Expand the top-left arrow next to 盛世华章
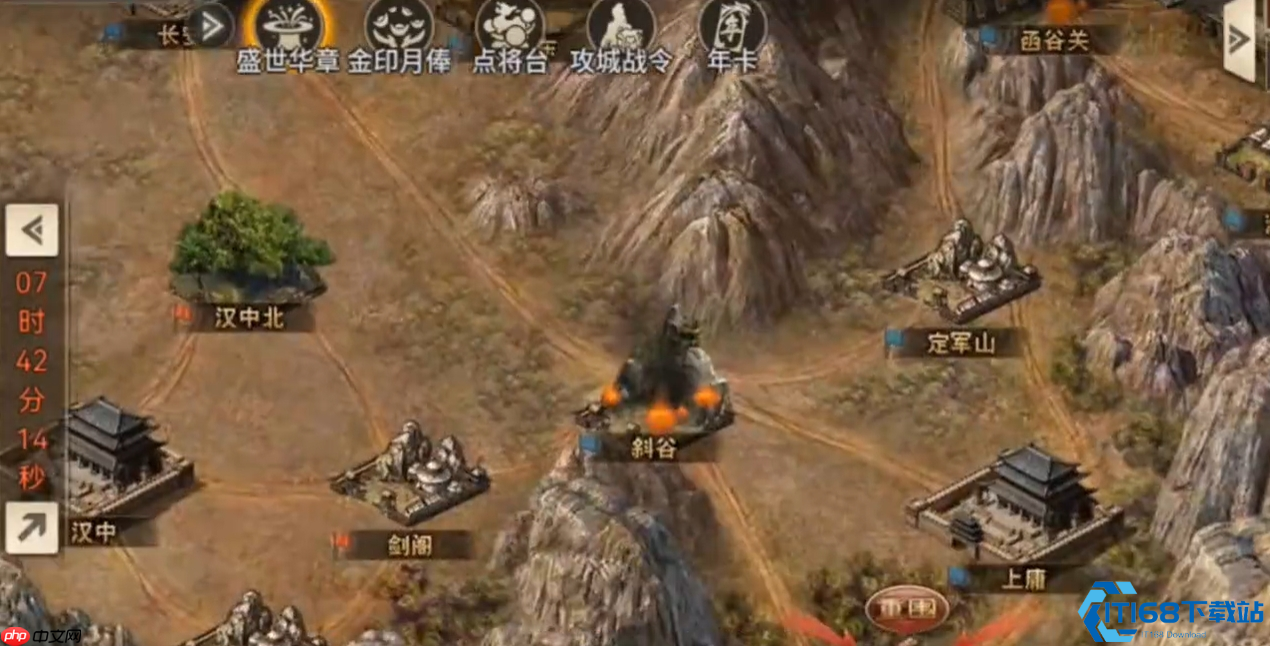The height and width of the screenshot is (646, 1270). tap(210, 23)
